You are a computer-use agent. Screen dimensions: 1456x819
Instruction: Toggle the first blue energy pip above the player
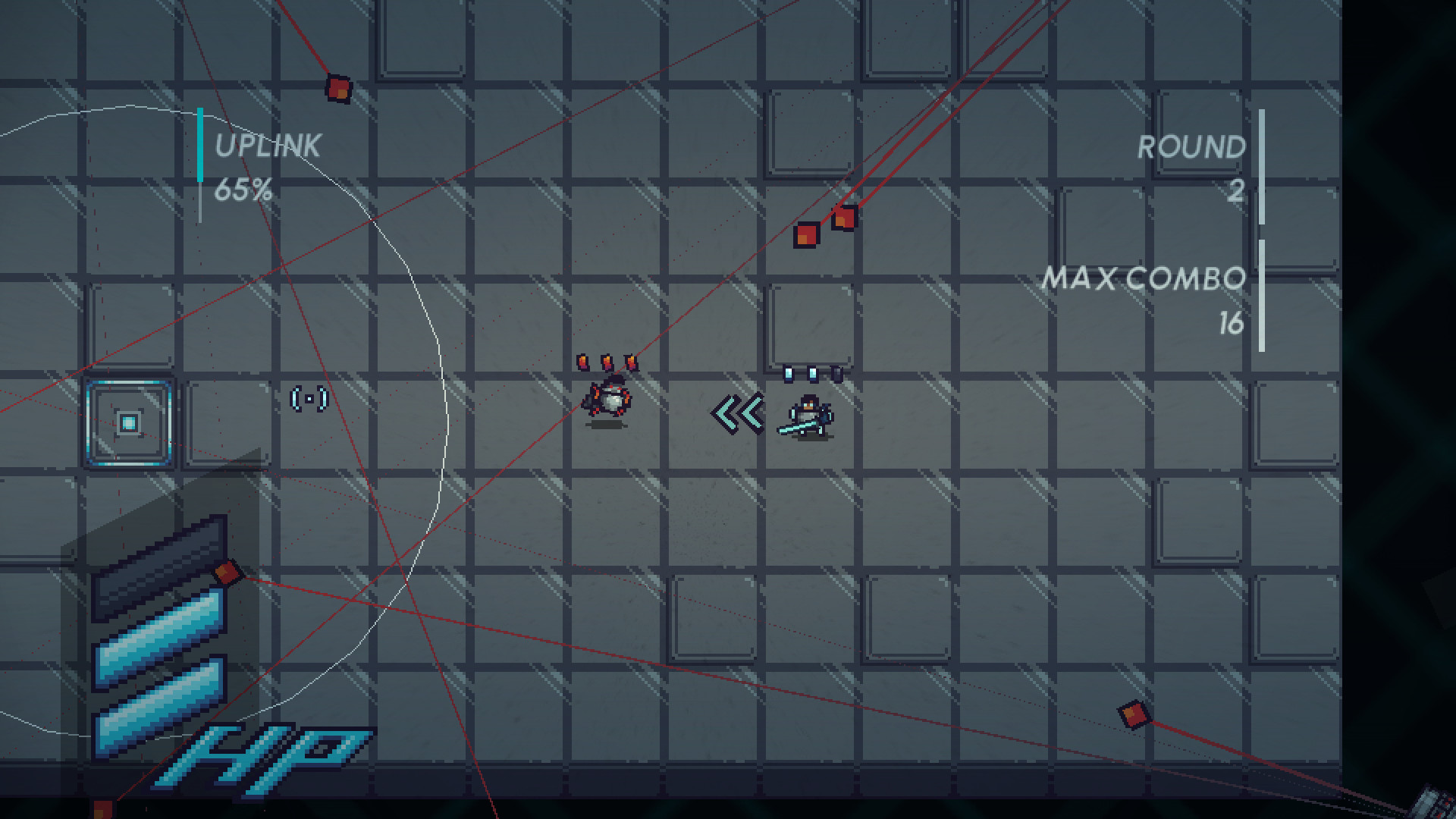coord(789,373)
